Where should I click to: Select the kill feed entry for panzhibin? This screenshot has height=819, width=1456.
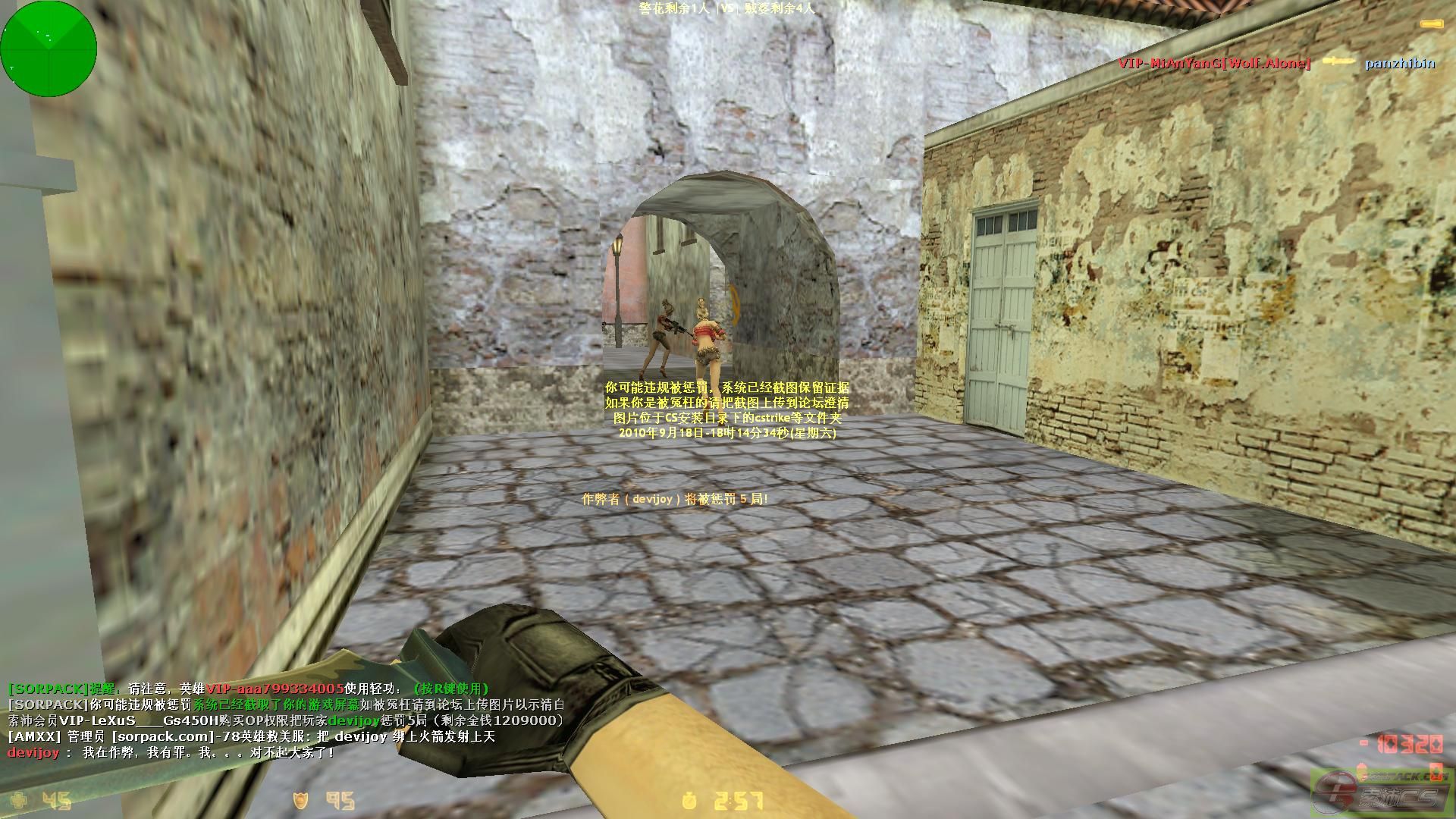click(x=1399, y=64)
